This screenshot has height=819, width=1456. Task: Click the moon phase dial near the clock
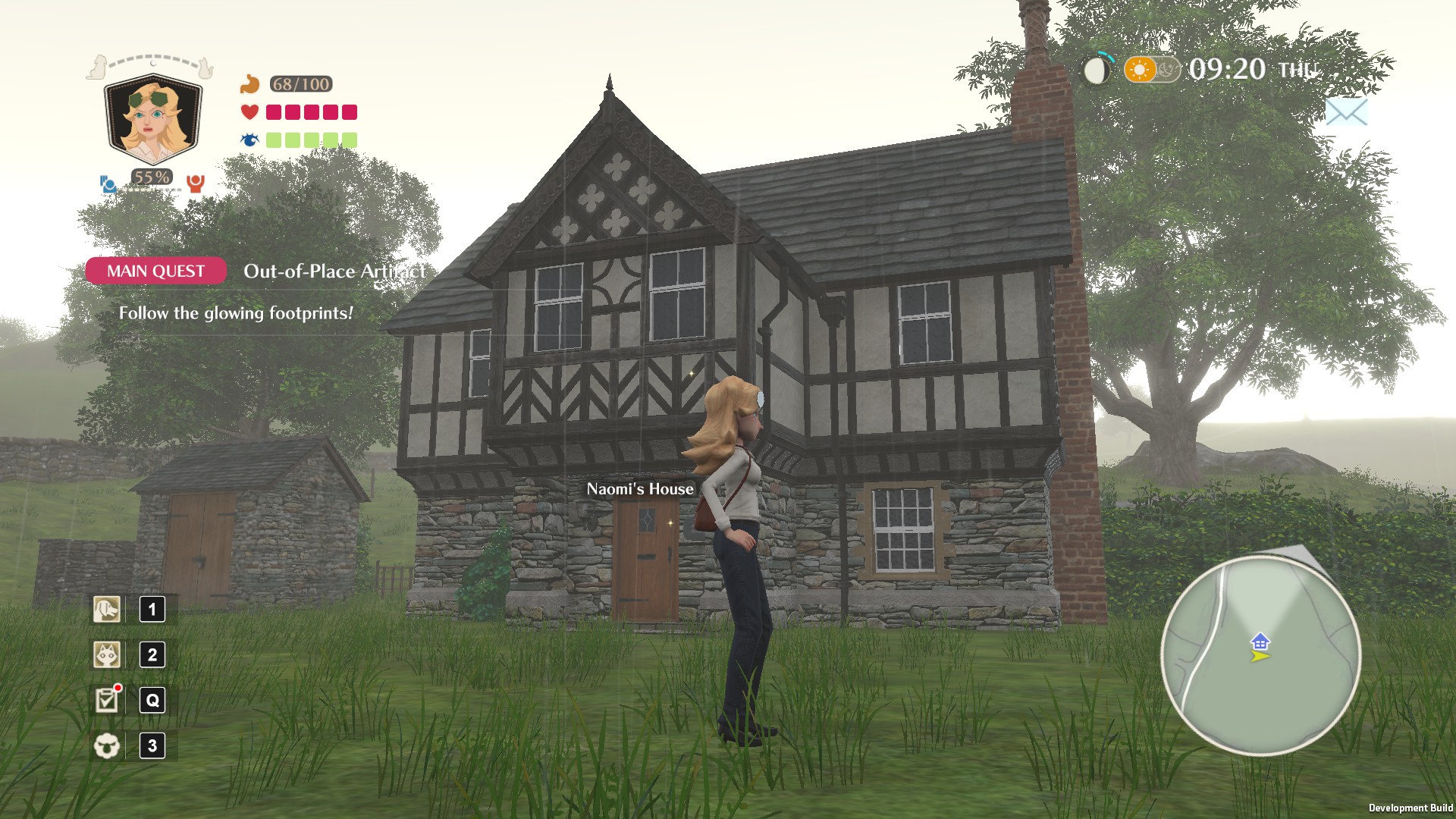coord(1095,70)
